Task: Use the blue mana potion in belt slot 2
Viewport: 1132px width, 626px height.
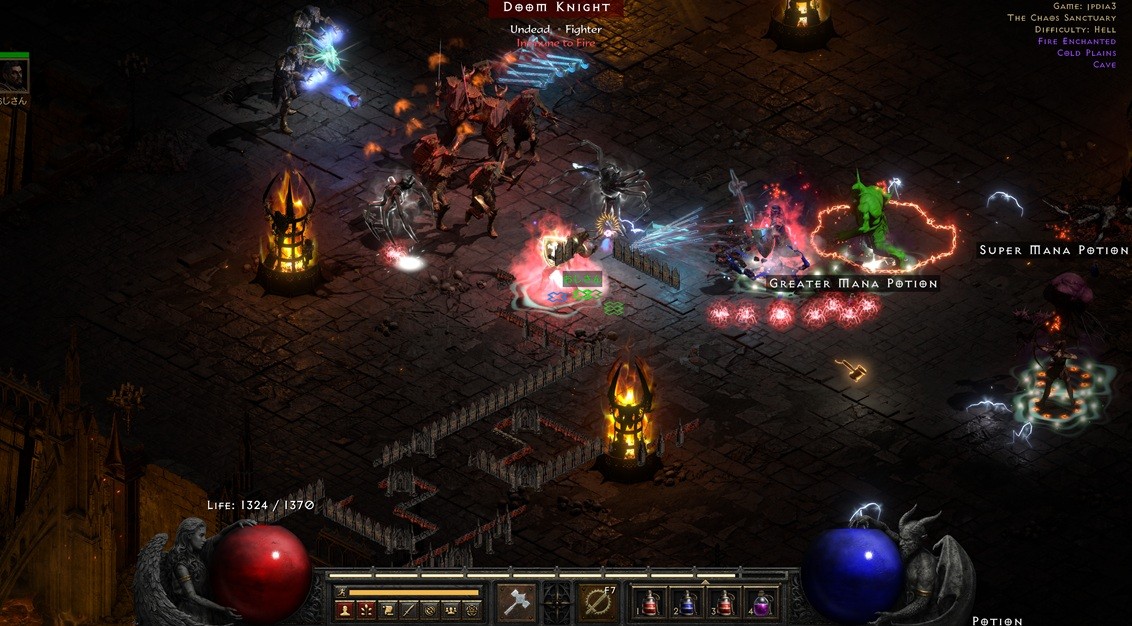Action: pos(688,603)
